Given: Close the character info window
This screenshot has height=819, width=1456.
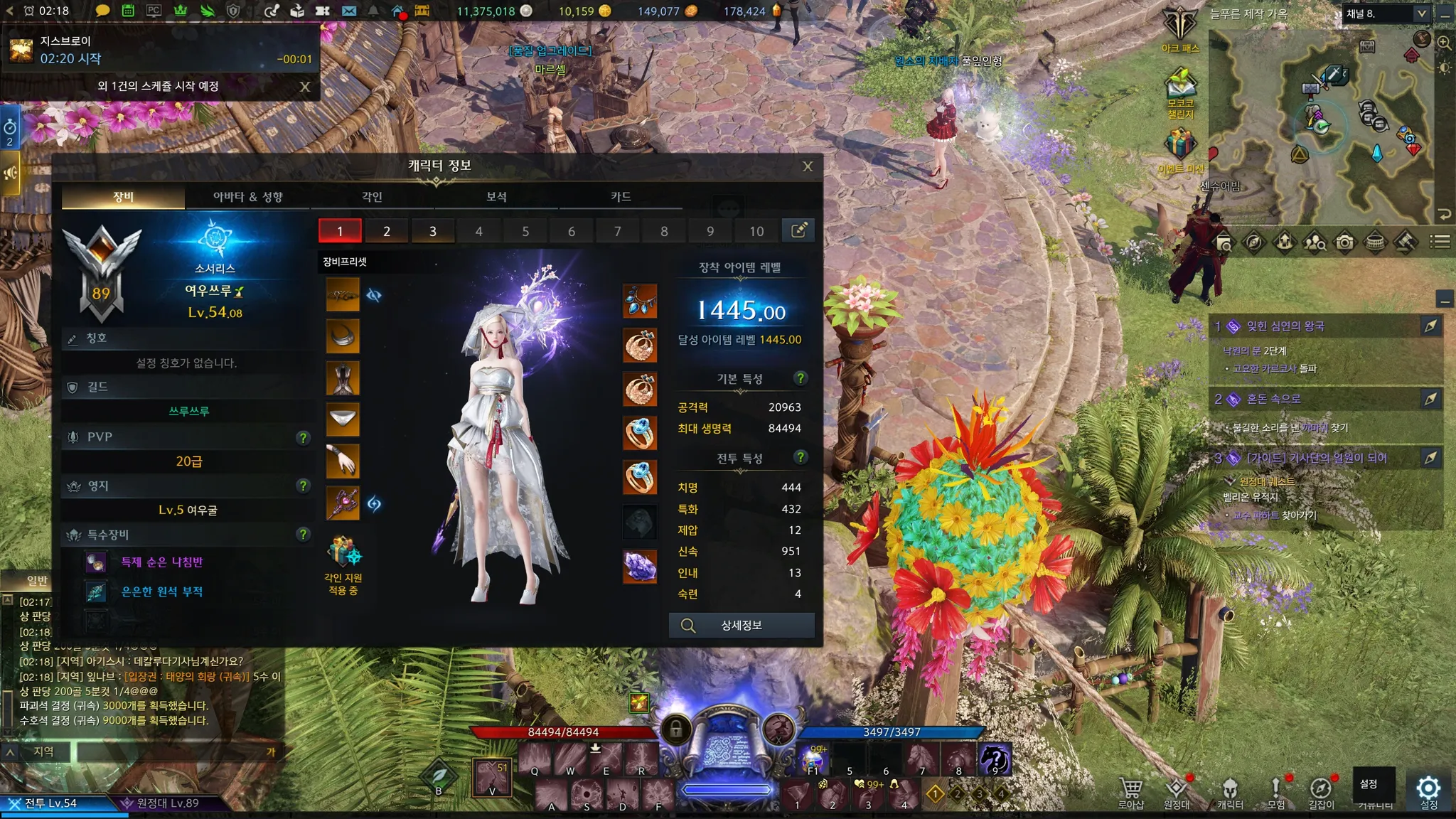Looking at the screenshot, I should (808, 166).
